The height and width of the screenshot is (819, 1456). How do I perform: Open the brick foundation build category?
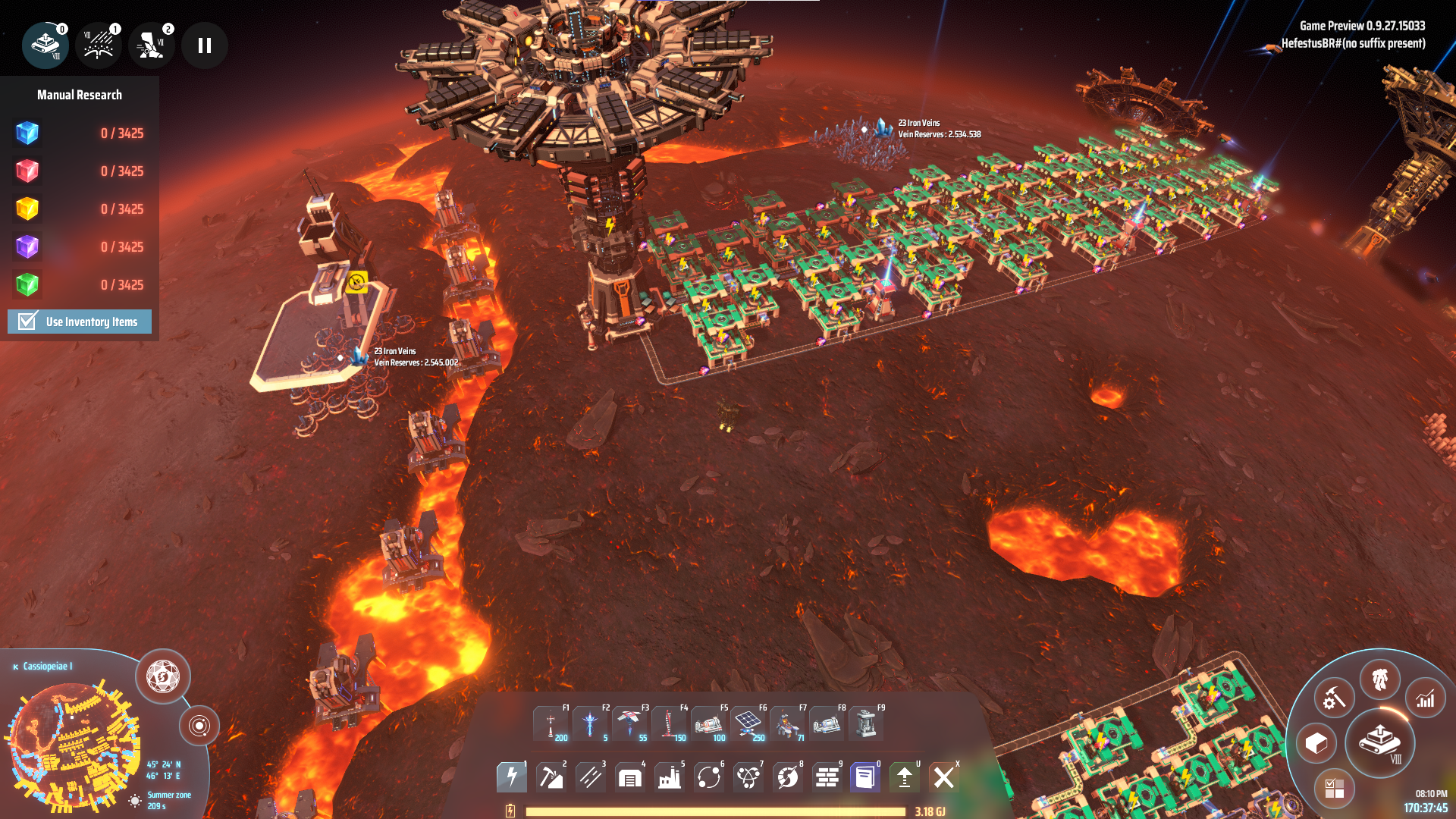[x=827, y=777]
